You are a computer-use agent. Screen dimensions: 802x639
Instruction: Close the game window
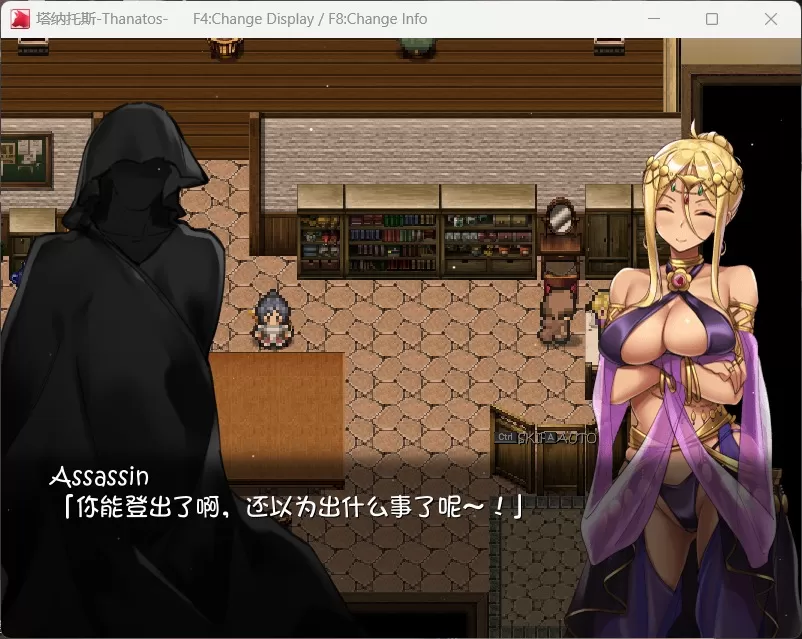pos(770,19)
